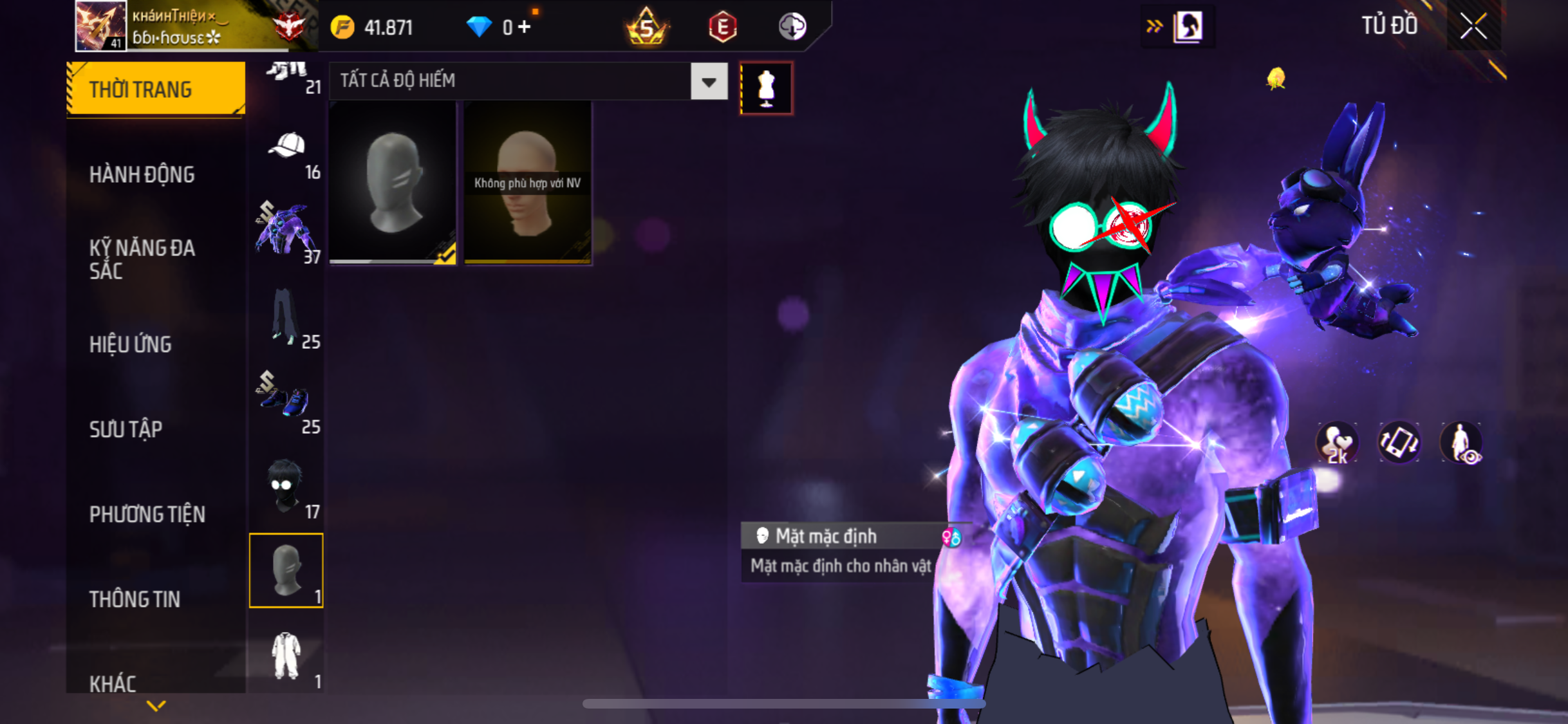
Task: Open the pants subcategory
Action: [285, 317]
